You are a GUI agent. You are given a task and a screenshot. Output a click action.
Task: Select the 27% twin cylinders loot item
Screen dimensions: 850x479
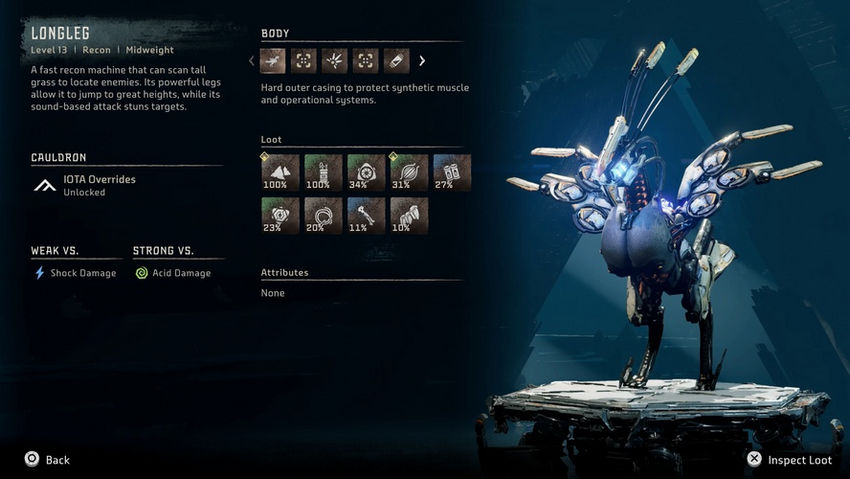452,172
